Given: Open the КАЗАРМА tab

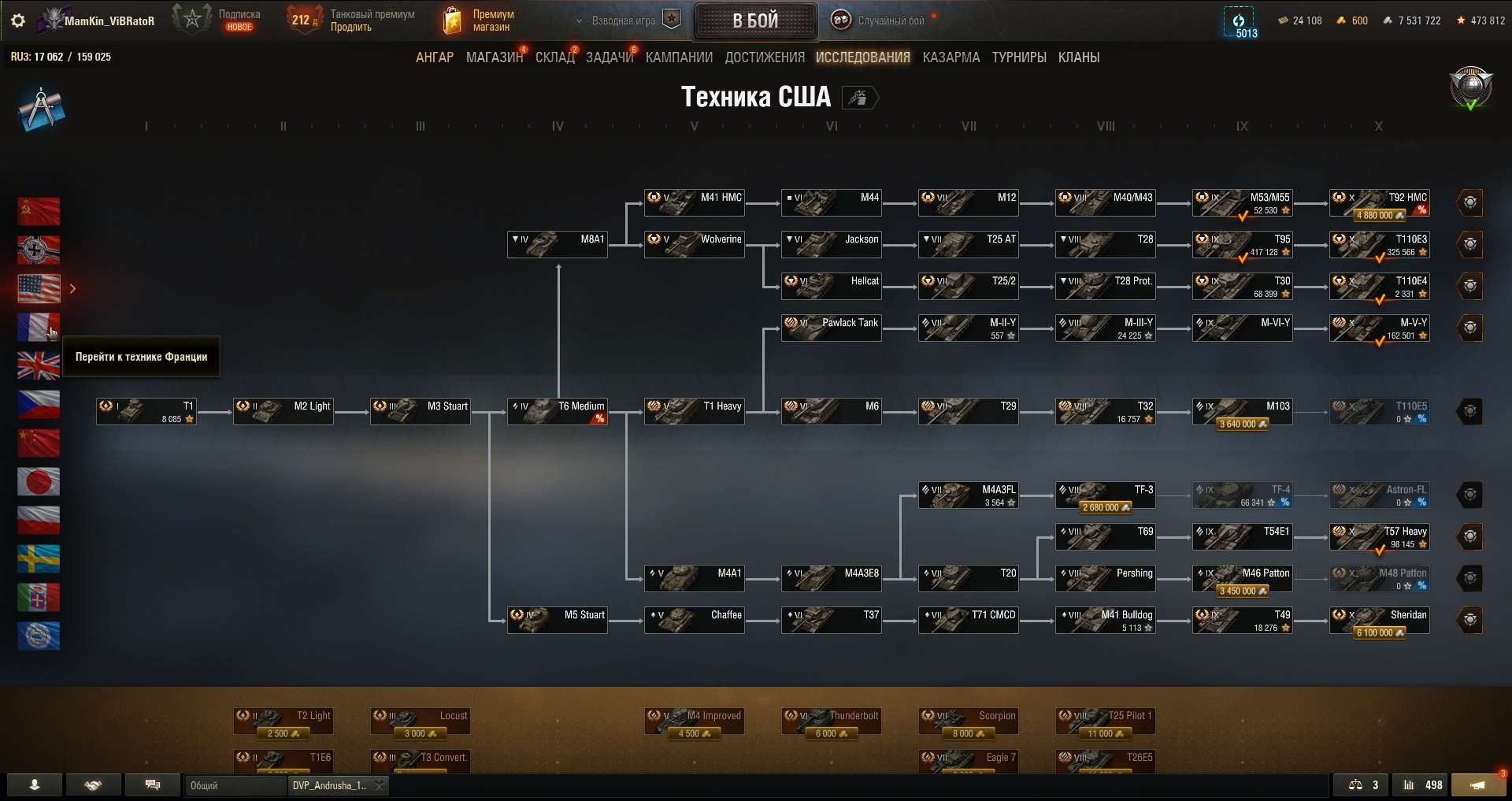Looking at the screenshot, I should tap(951, 57).
